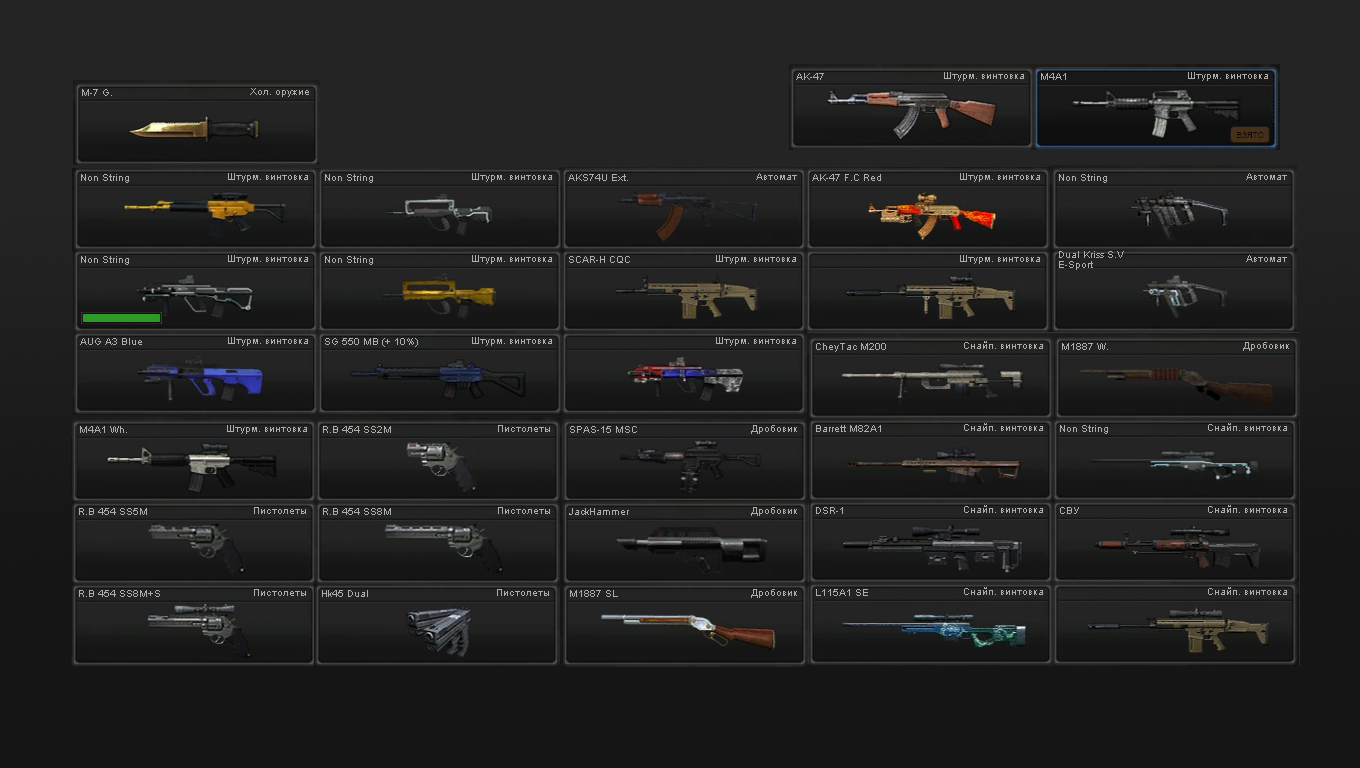Select the L115A1 SE sniper rifle
This screenshot has height=768, width=1360.
click(x=928, y=623)
